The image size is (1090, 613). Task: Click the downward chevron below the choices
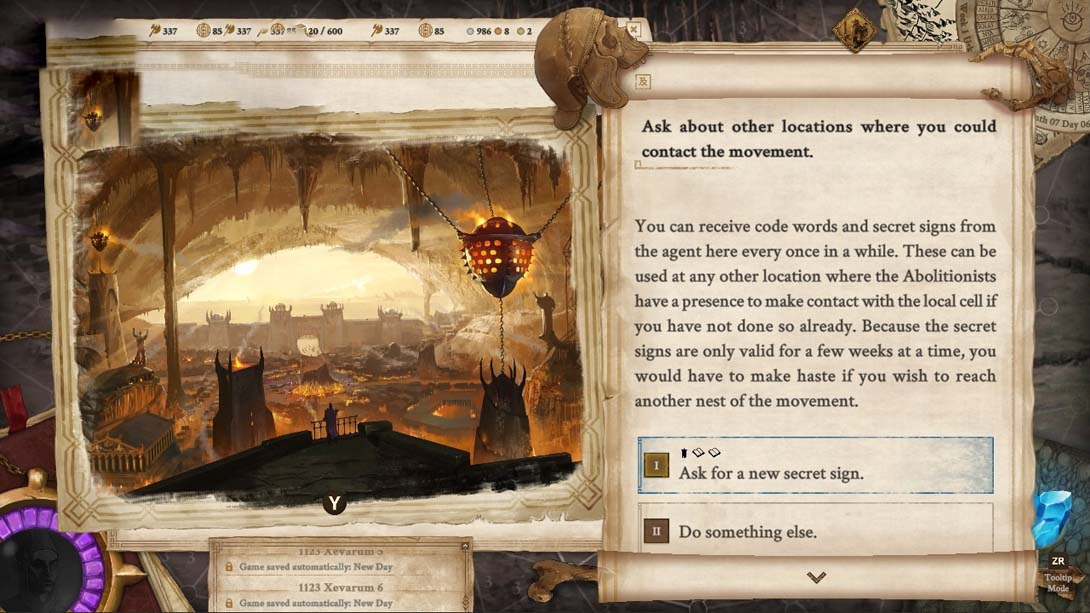(x=816, y=577)
